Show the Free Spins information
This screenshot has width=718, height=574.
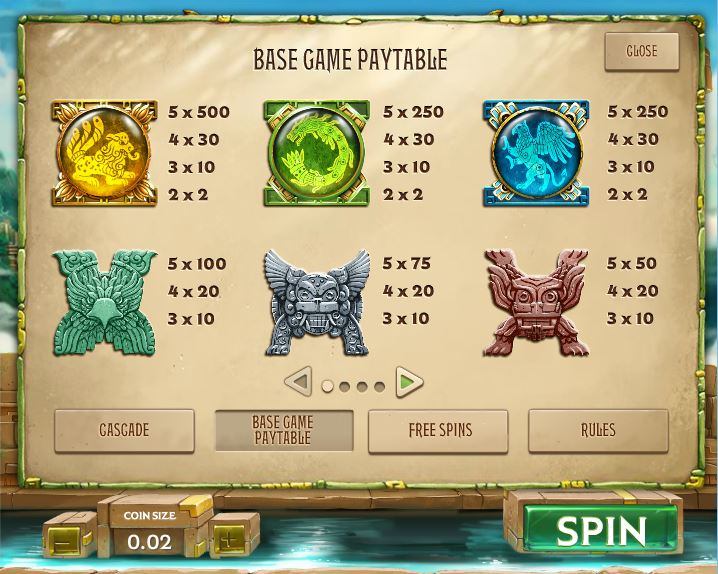coord(438,430)
